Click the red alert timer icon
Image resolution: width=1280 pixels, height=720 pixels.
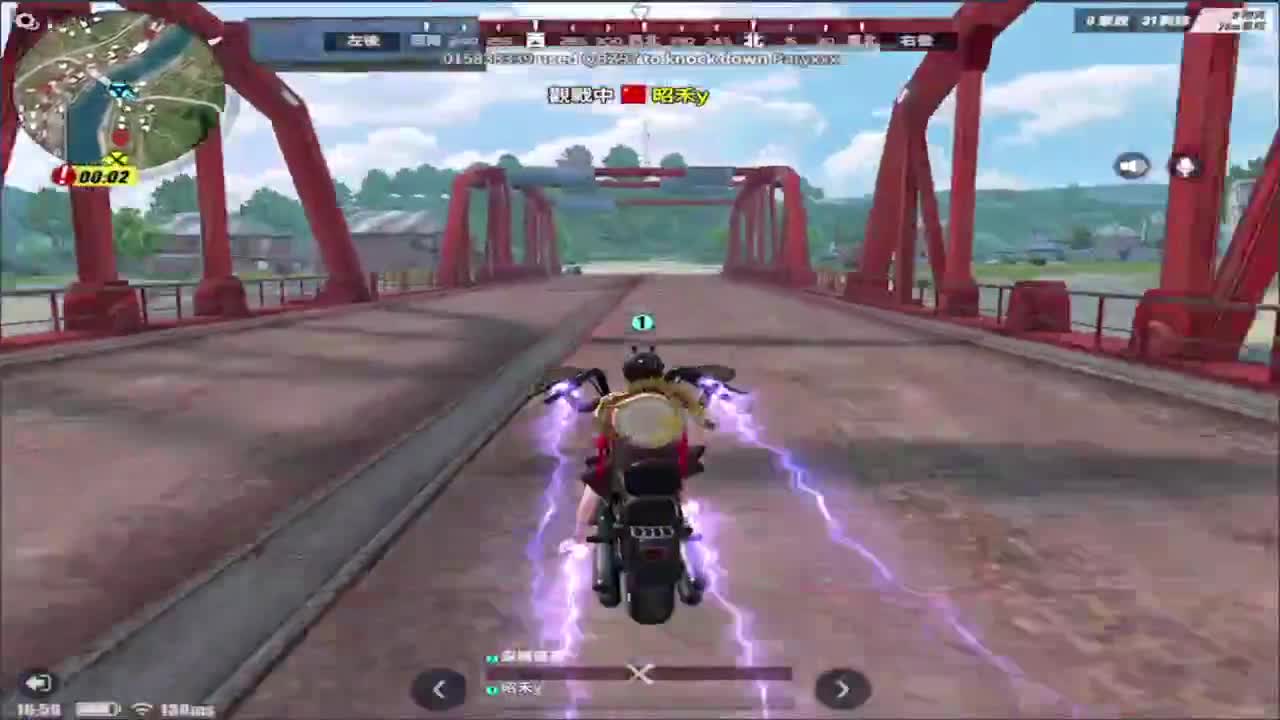coord(62,175)
